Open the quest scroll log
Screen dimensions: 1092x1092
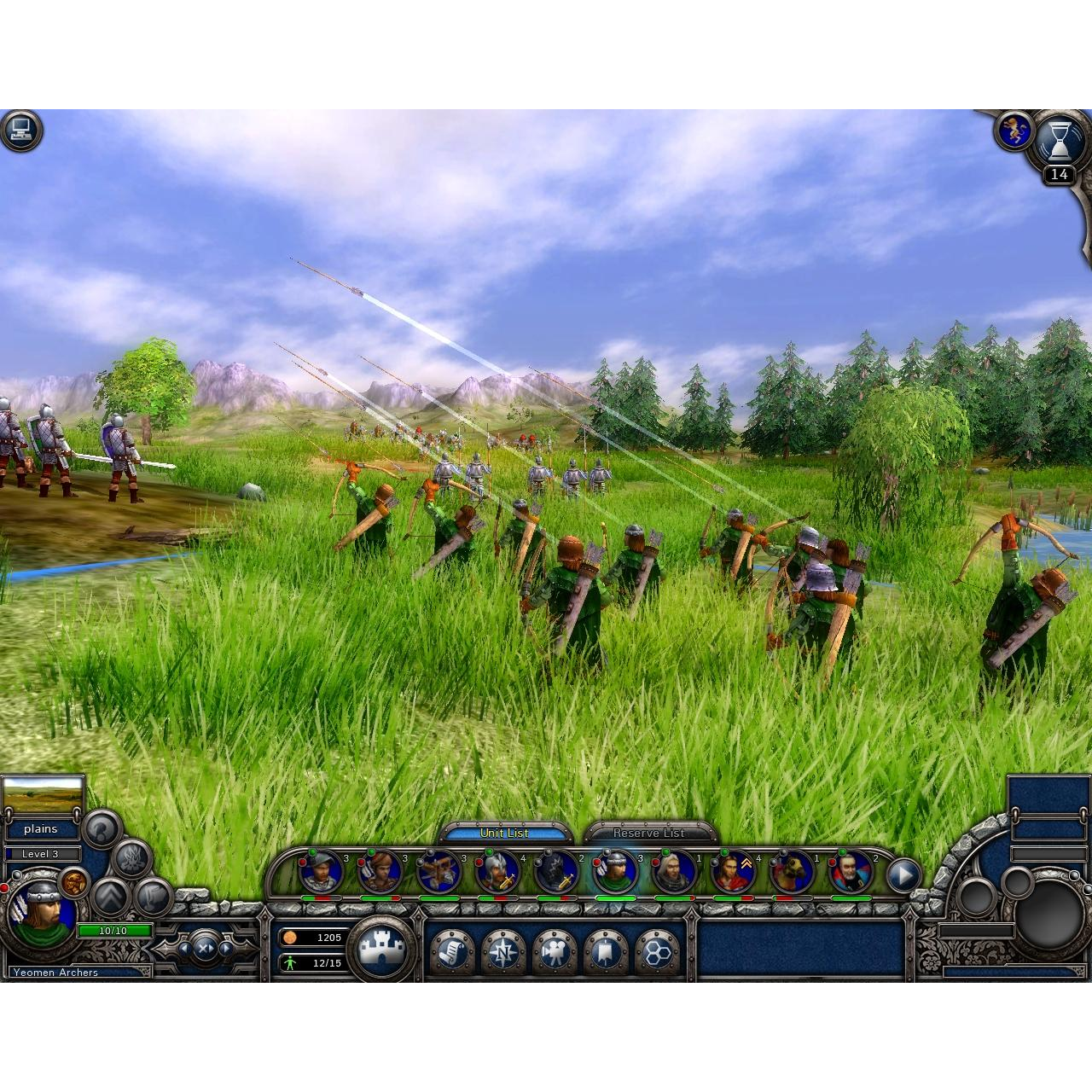[x=451, y=951]
